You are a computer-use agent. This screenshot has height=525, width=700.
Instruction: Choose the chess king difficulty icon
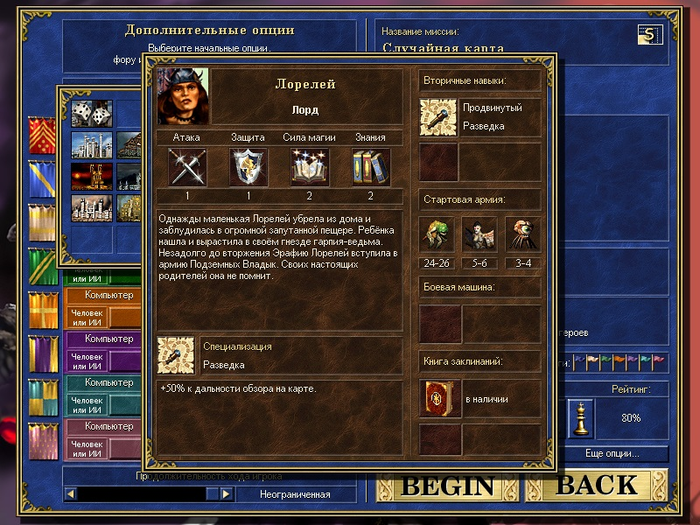580,417
